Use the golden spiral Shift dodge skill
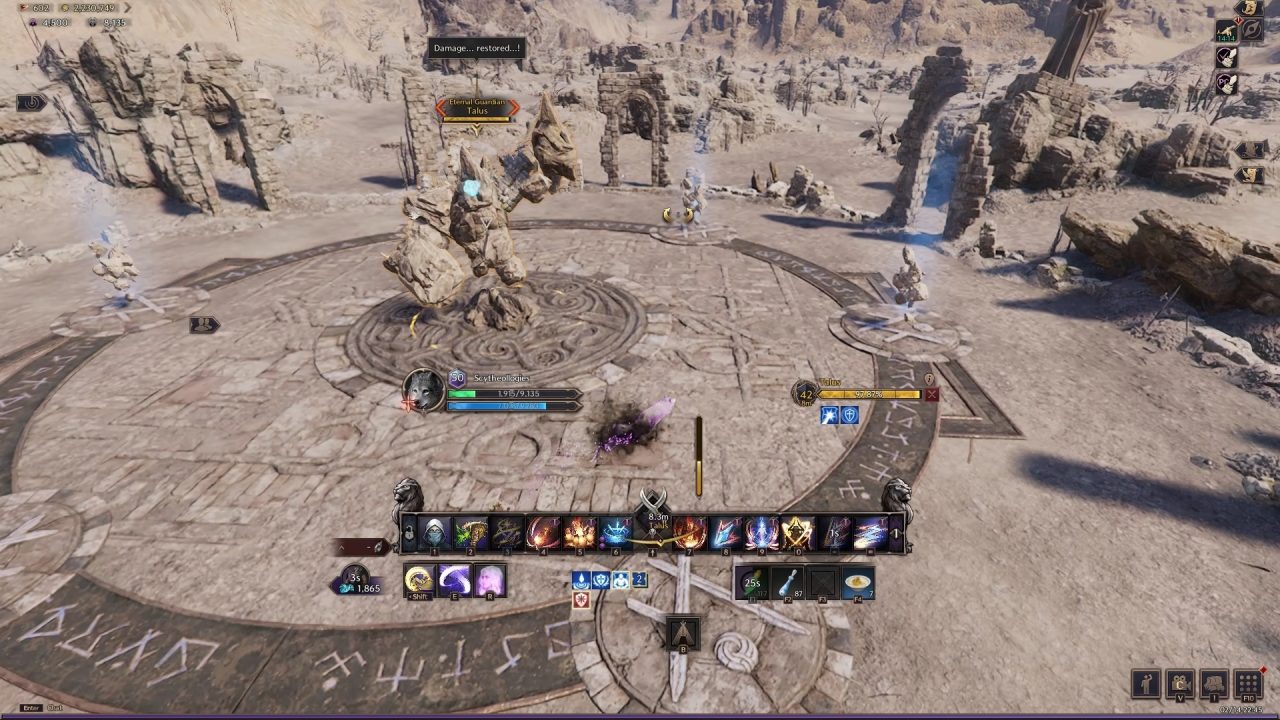1280x720 pixels. coord(419,580)
